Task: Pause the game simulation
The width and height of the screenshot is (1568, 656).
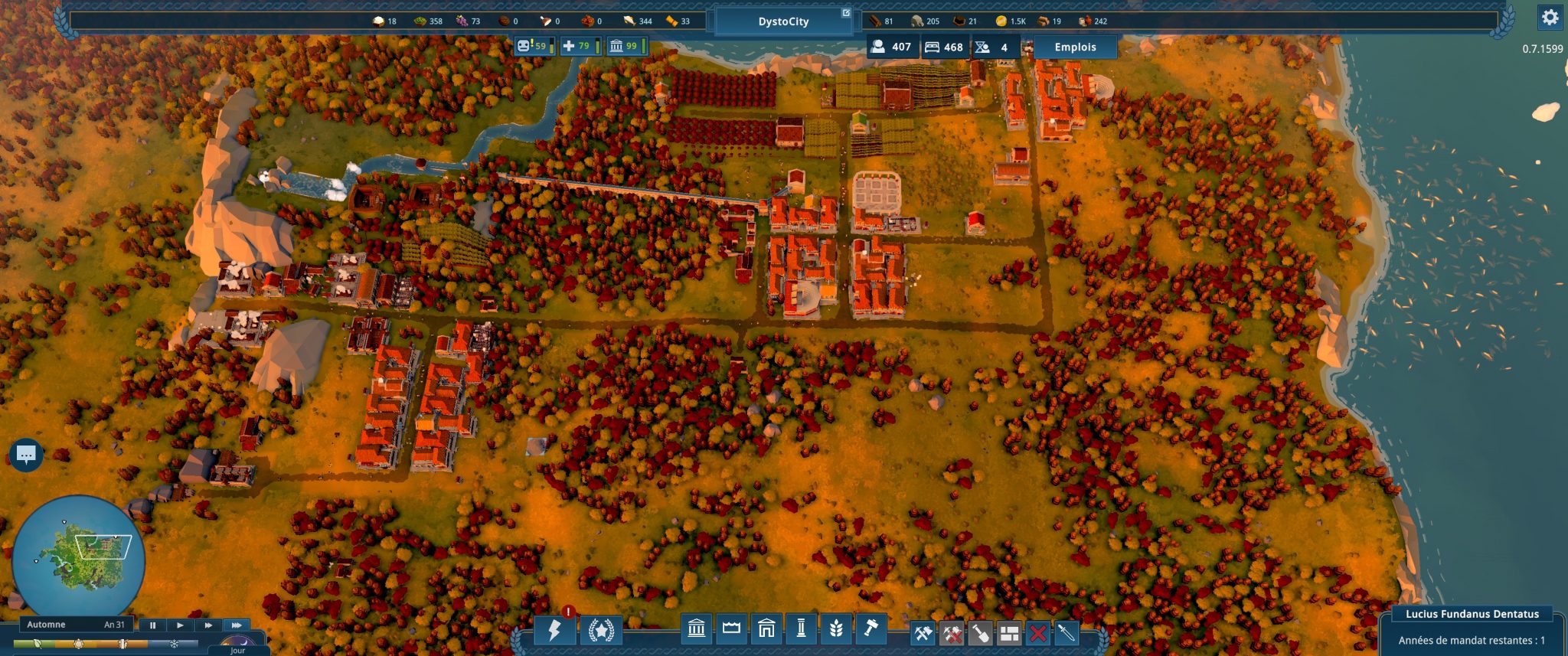Action: (152, 625)
